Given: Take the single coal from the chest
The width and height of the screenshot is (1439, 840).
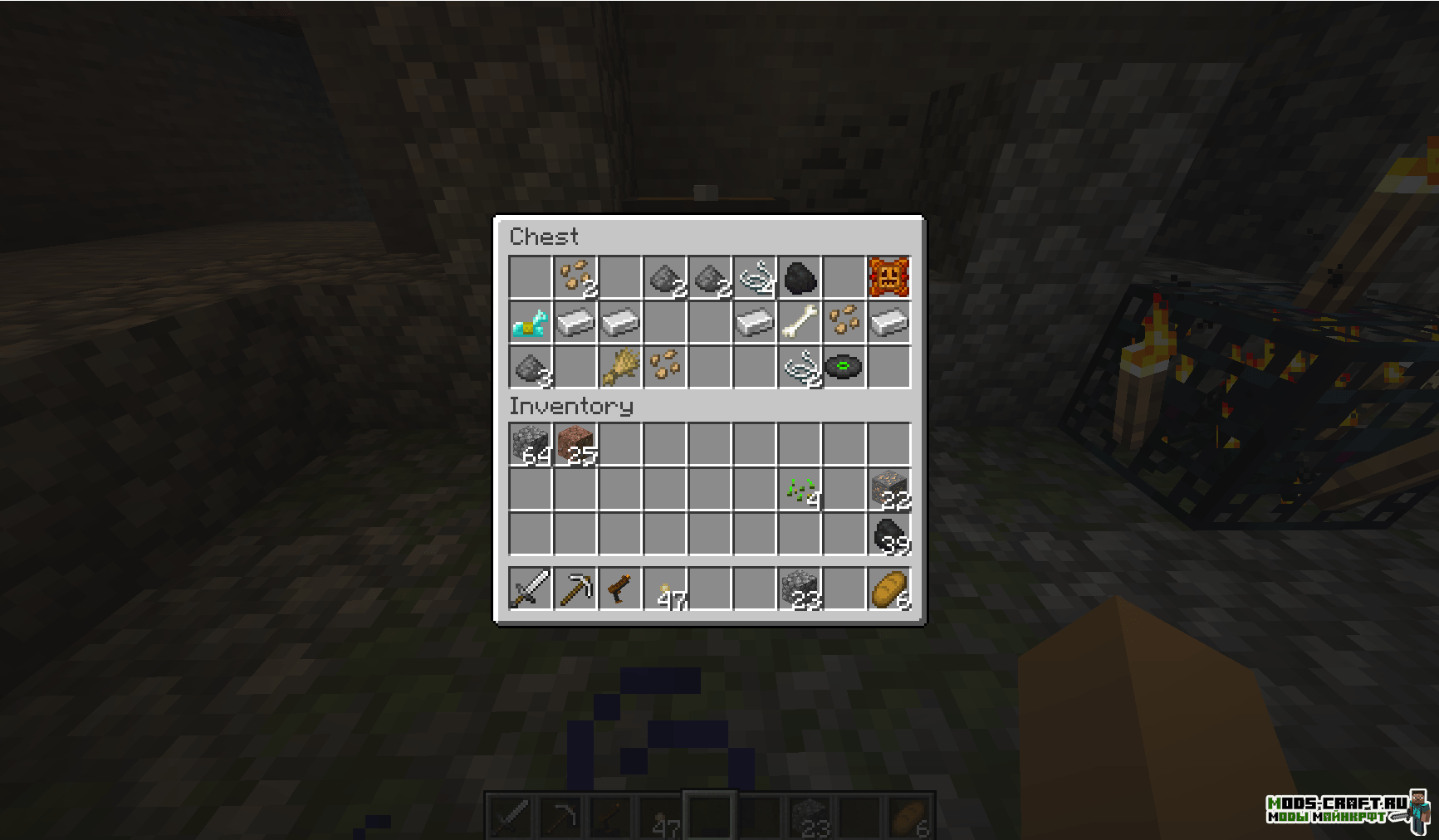Looking at the screenshot, I should (800, 278).
